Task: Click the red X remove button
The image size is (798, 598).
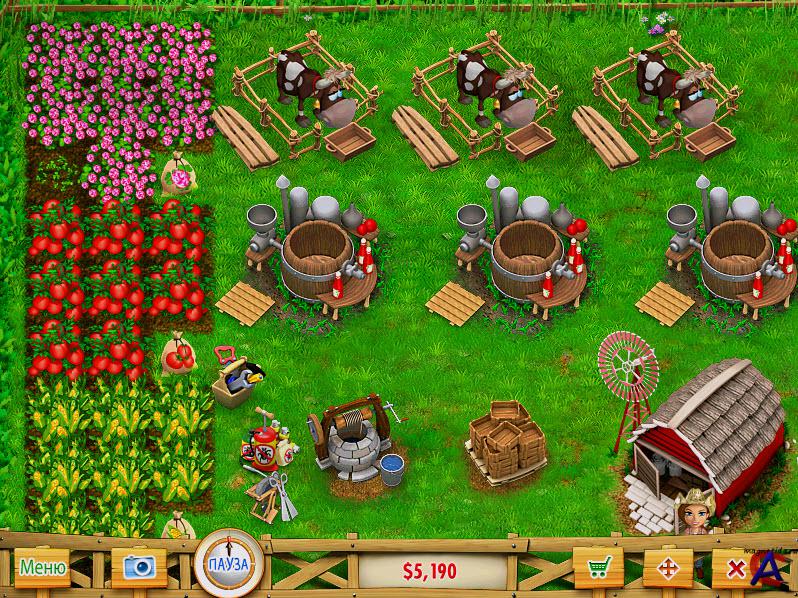Action: (734, 568)
